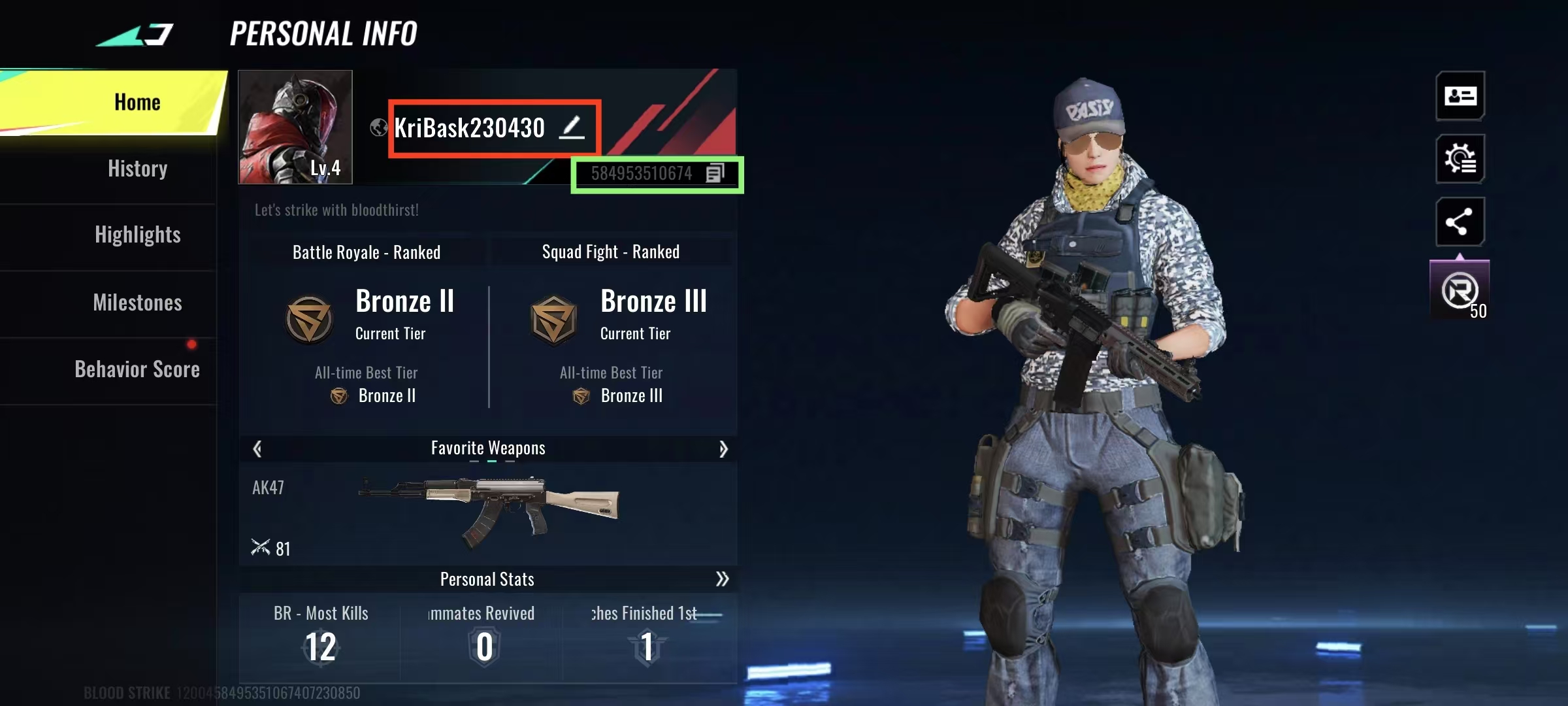Expand Personal Stats with the double arrow
This screenshot has width=1568, height=706.
point(722,579)
